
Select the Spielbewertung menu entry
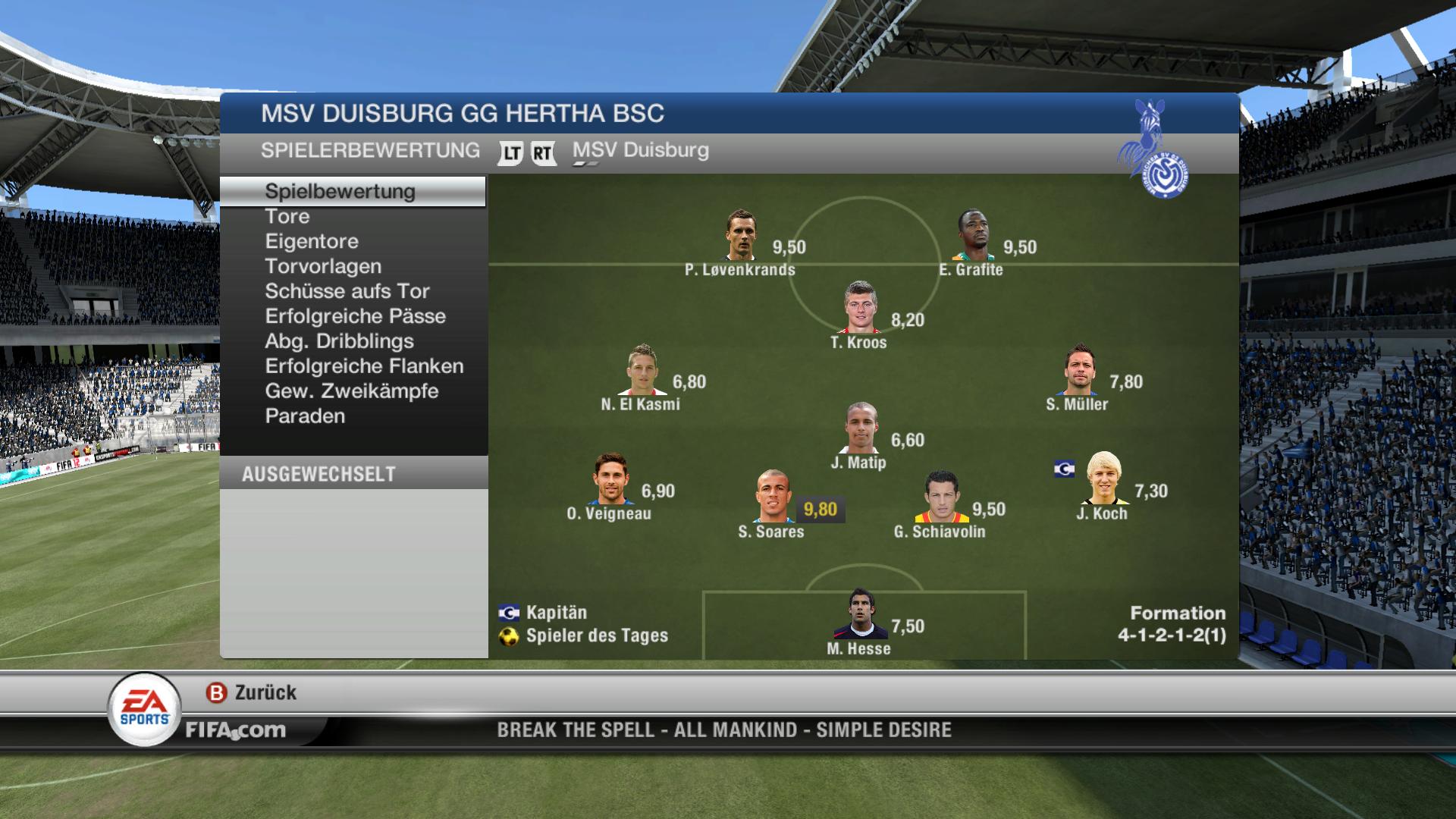(x=340, y=192)
